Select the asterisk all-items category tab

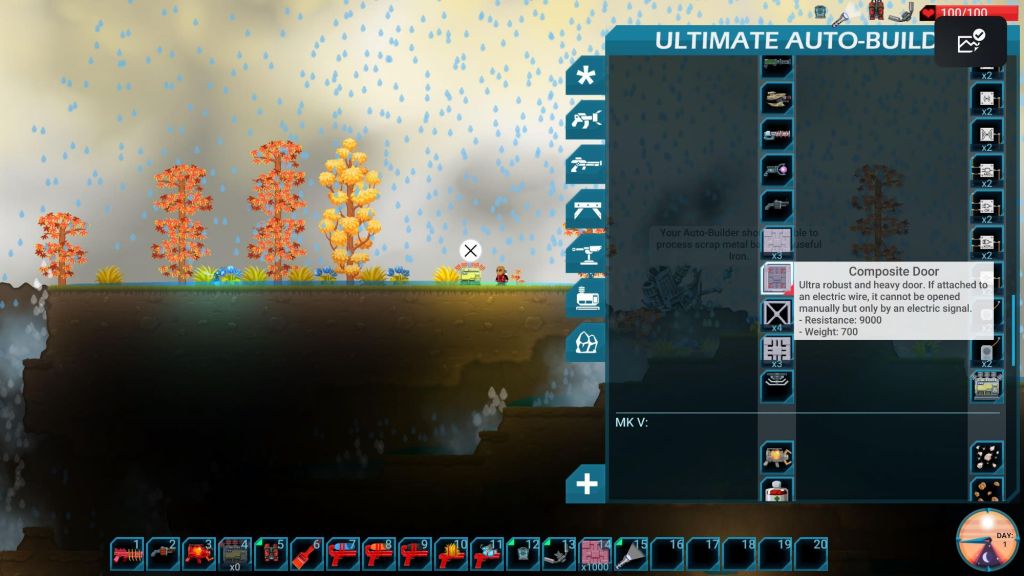coord(586,76)
